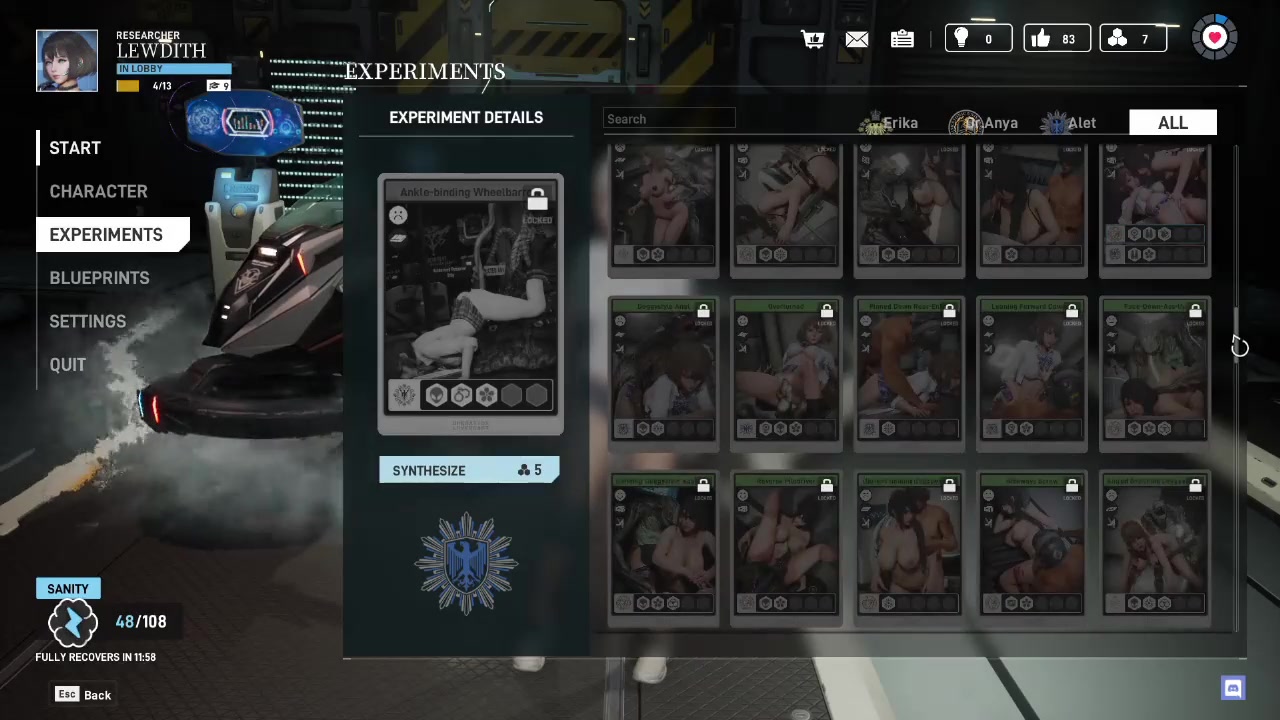The image size is (1280, 720).
Task: Choose QUIT from the side menu
Action: pos(68,365)
